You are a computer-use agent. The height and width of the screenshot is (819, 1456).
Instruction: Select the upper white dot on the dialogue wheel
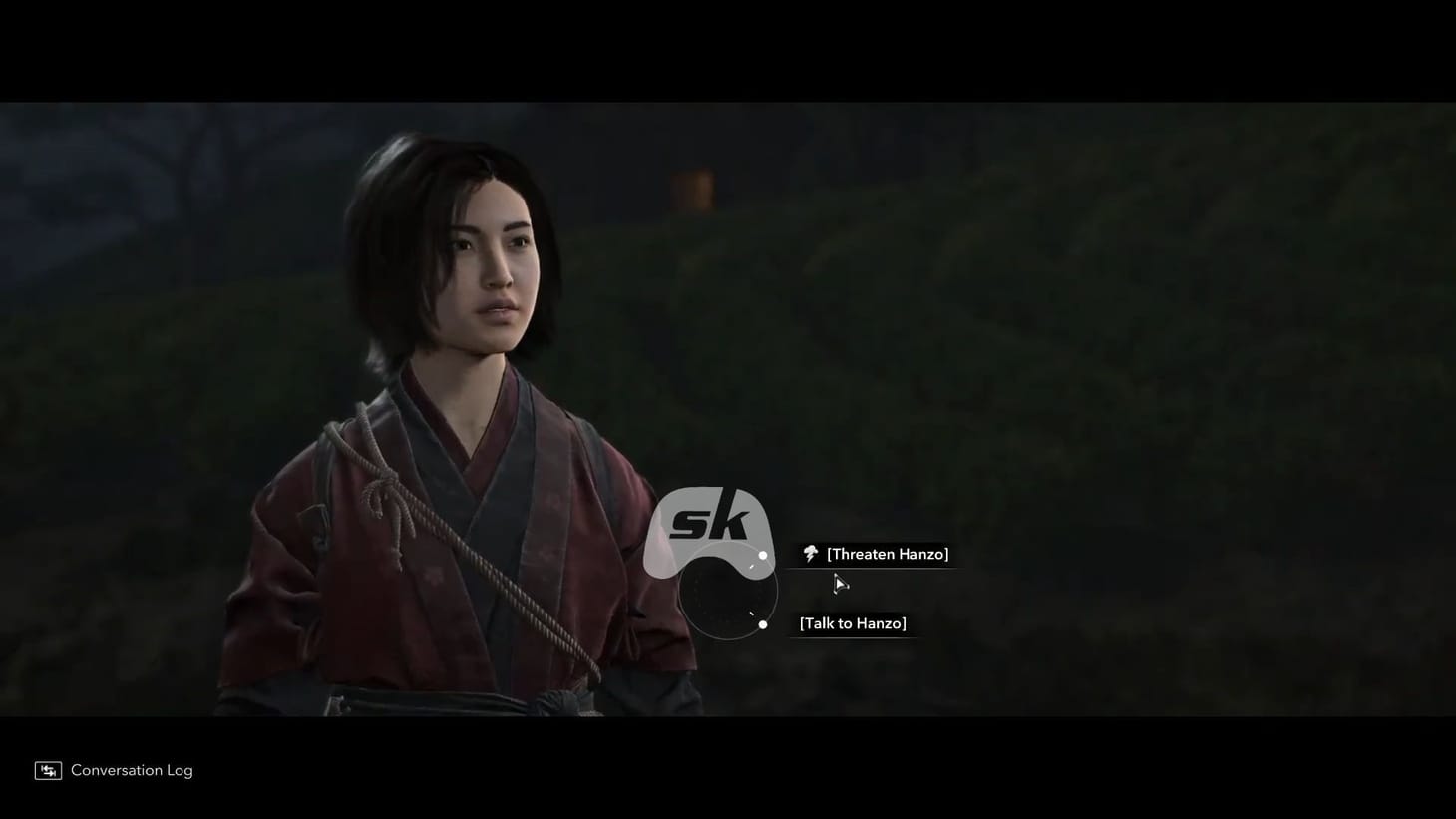click(763, 555)
